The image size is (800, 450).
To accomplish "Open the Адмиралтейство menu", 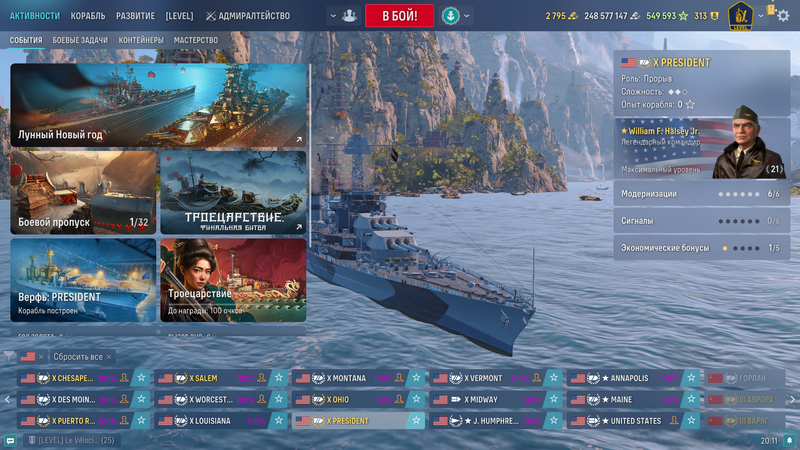I will pyautogui.click(x=248, y=16).
